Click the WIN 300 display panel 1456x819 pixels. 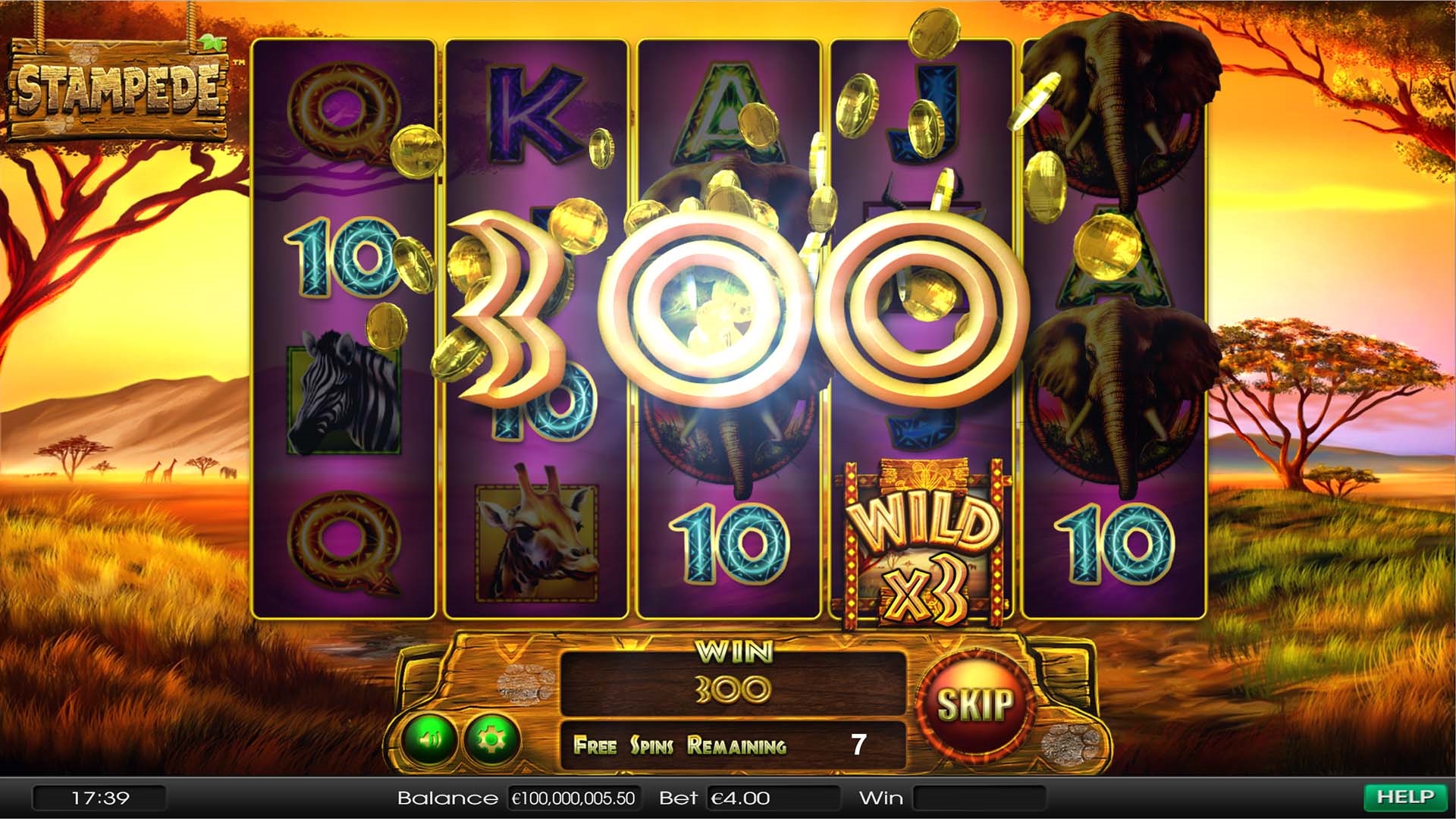click(732, 681)
